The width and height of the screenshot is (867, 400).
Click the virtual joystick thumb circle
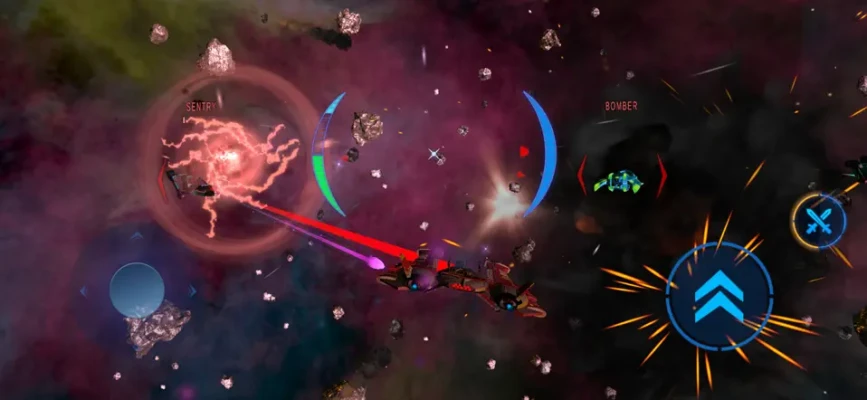click(x=137, y=290)
